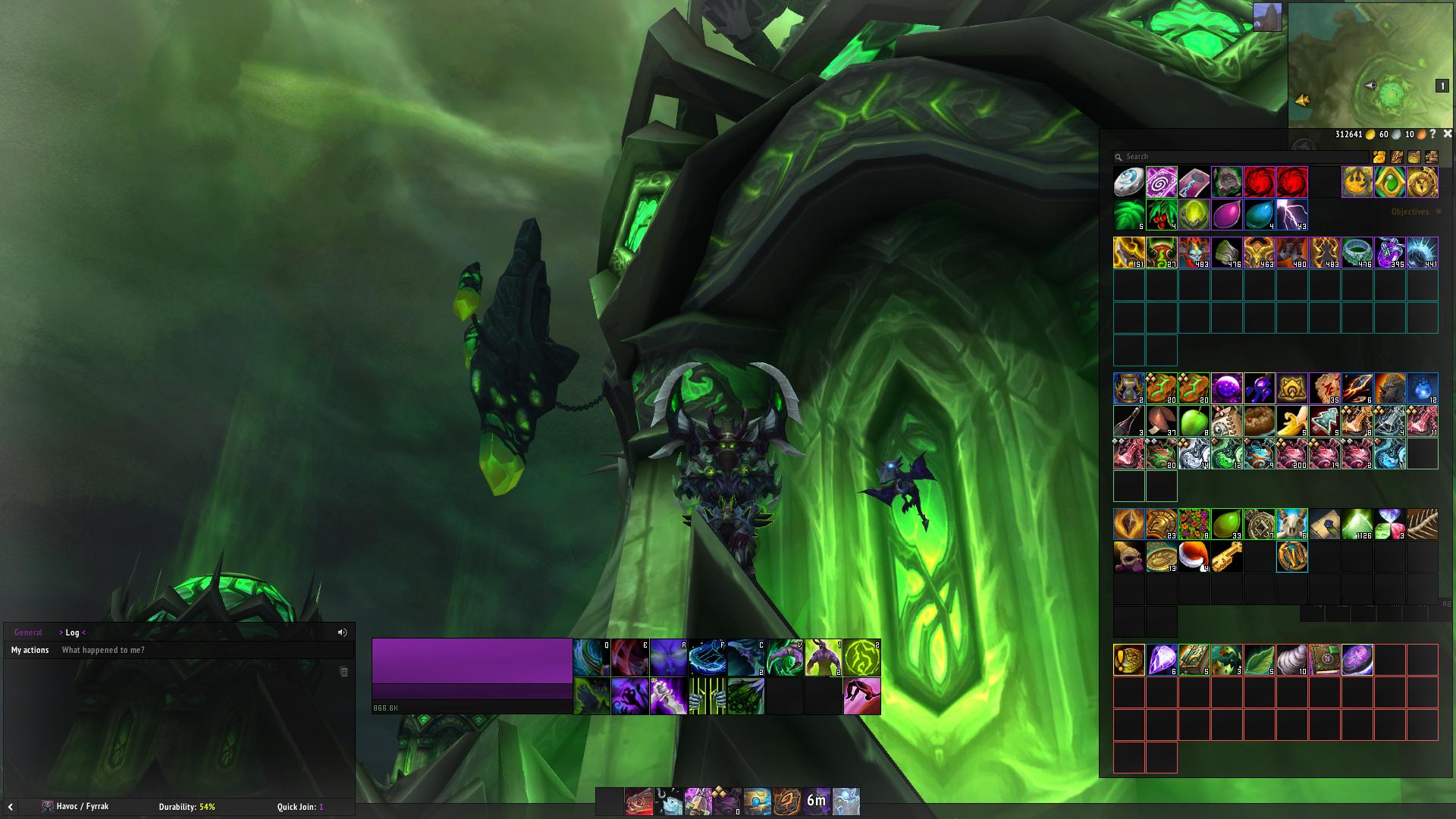1456x819 pixels.
Task: Click the first gold bag-sort icon beside search
Action: click(x=1379, y=157)
